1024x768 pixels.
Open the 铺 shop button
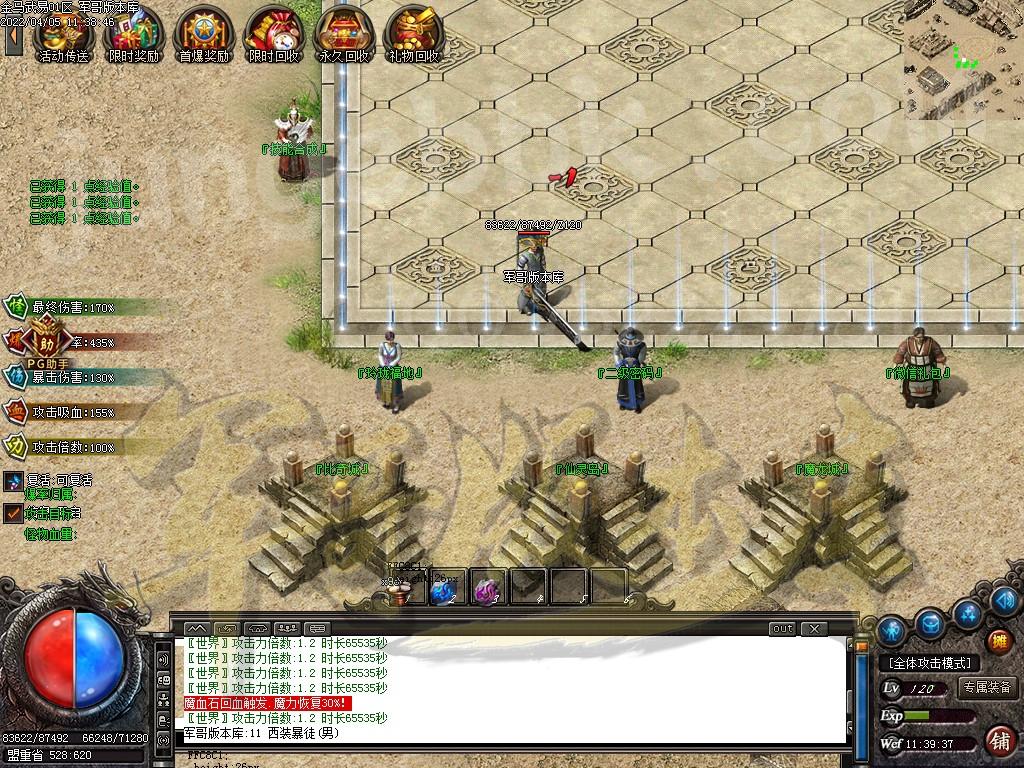click(x=998, y=742)
